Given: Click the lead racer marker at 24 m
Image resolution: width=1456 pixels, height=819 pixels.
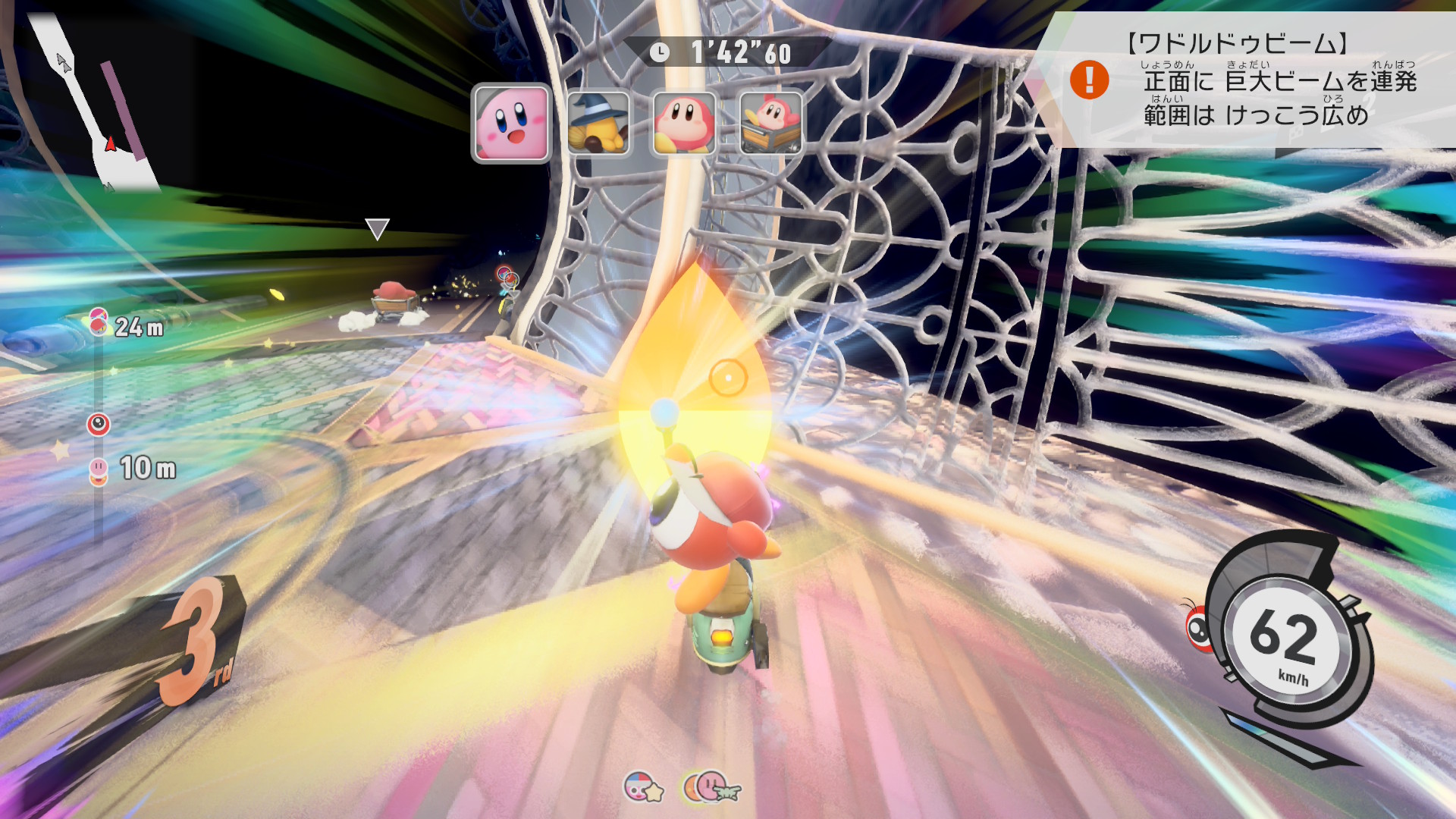Looking at the screenshot, I should click(x=98, y=322).
